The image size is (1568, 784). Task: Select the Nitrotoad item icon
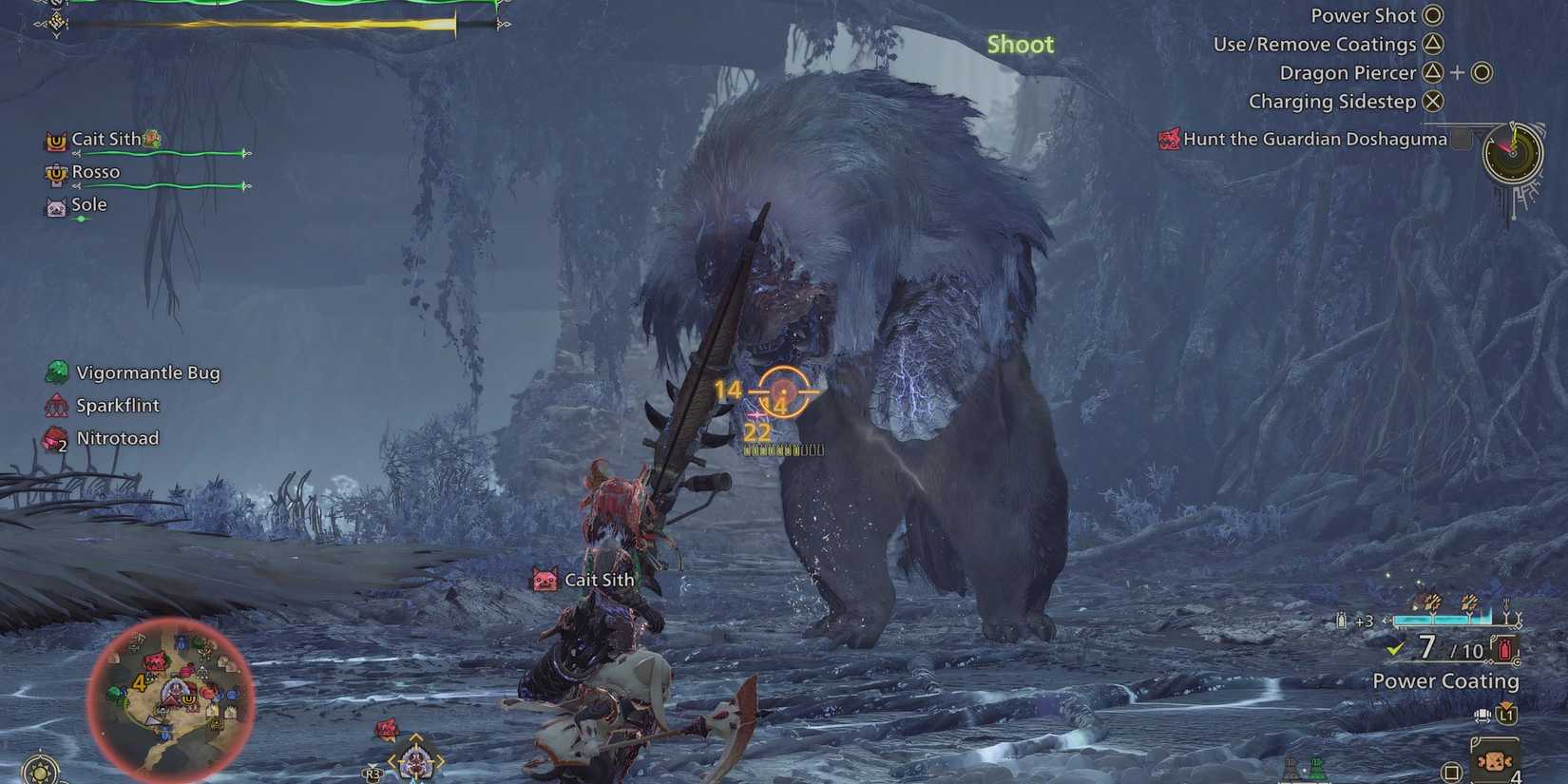tap(54, 438)
